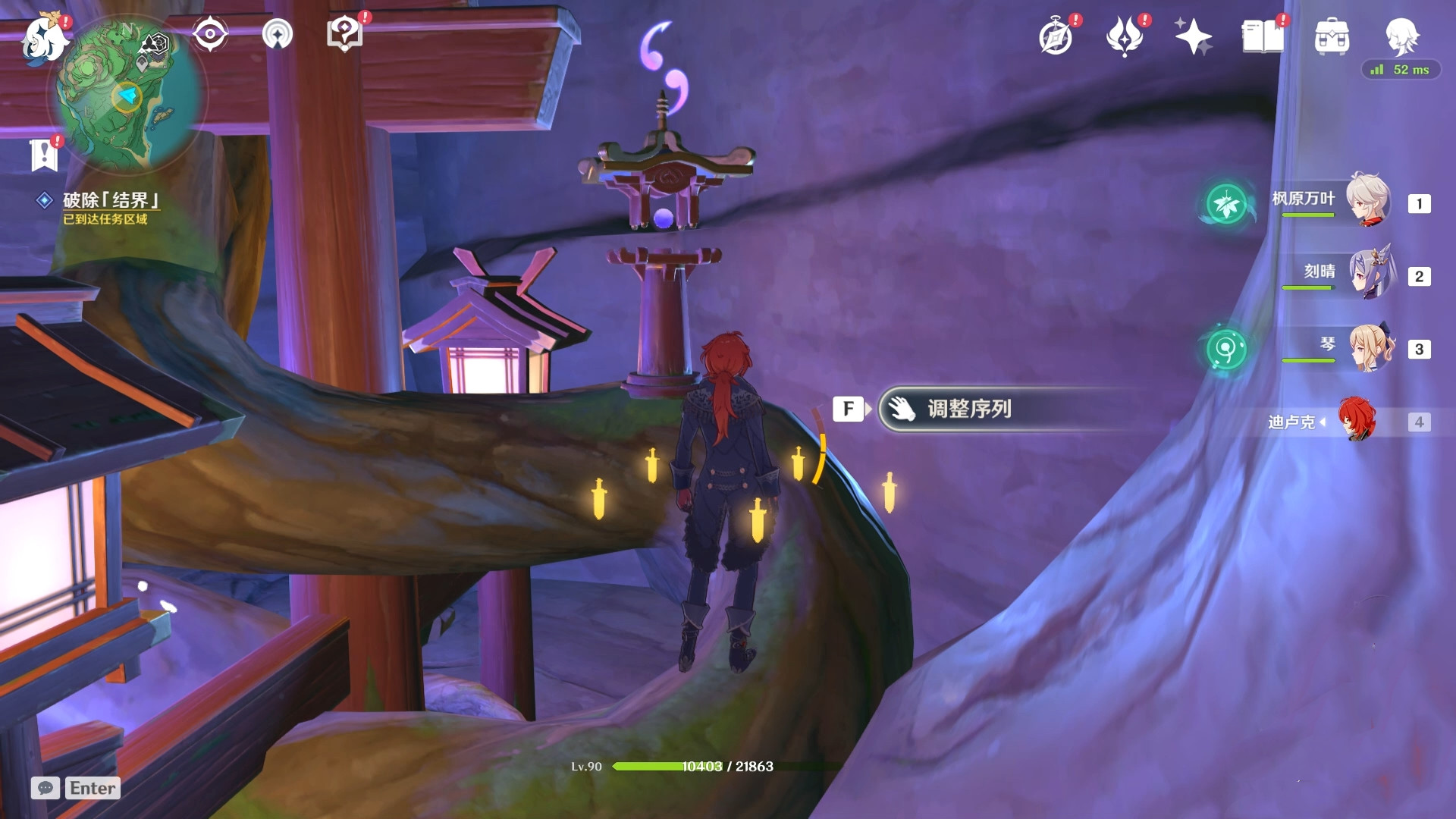Open the circular minimap
The width and height of the screenshot is (1456, 819).
click(x=127, y=96)
